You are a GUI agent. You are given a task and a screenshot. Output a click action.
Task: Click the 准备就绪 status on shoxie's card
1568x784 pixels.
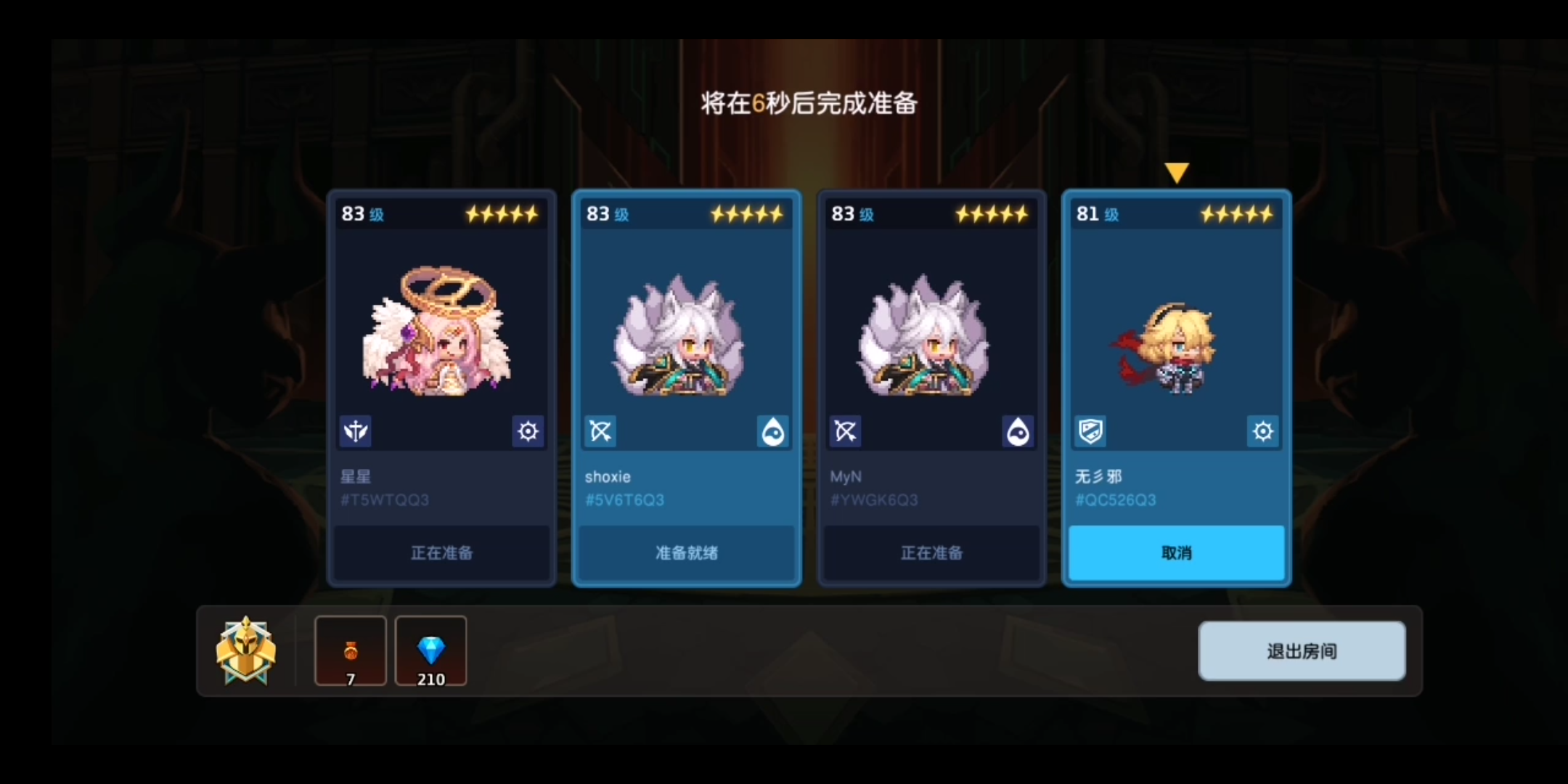(x=685, y=553)
